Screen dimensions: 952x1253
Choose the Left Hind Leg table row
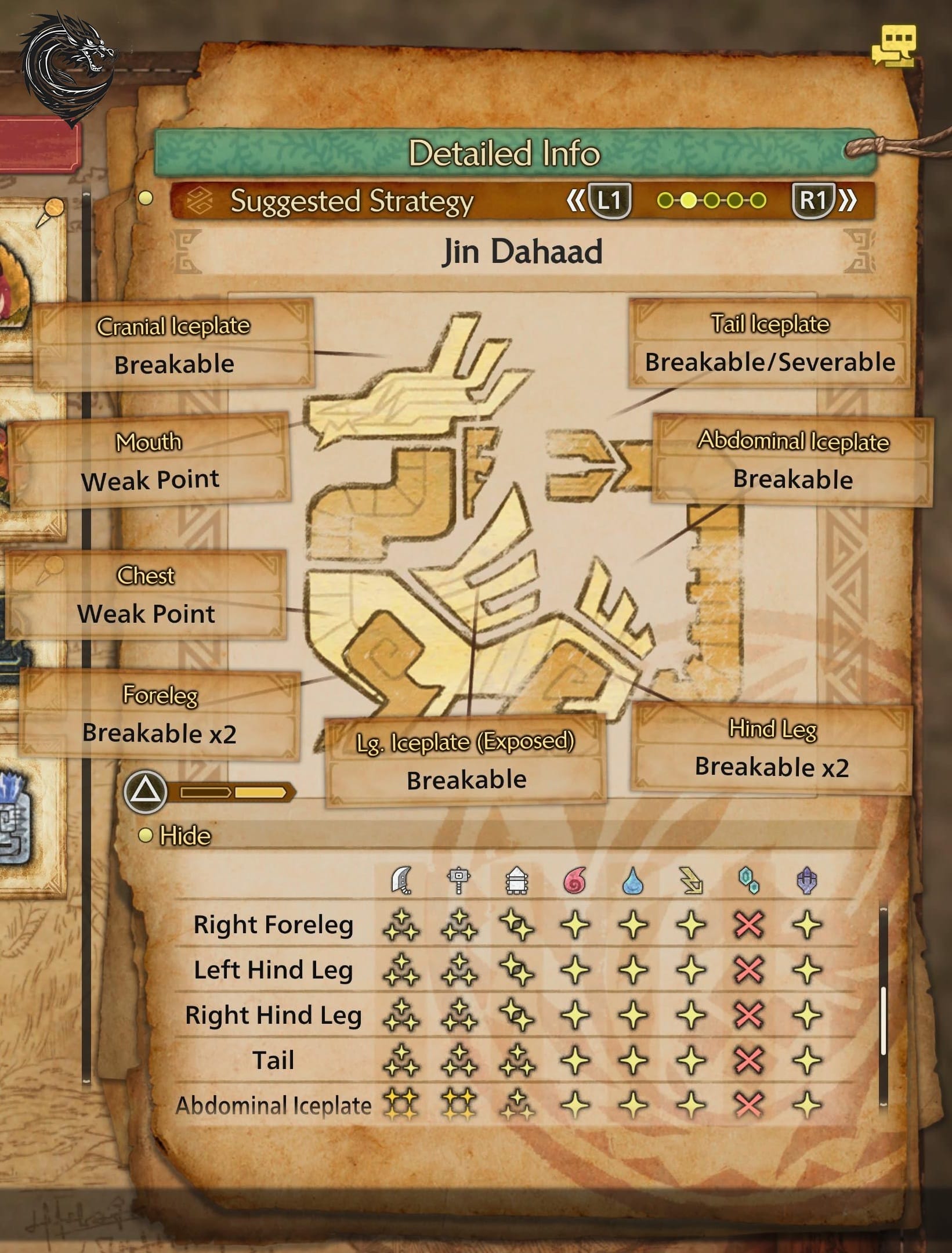pyautogui.click(x=273, y=970)
